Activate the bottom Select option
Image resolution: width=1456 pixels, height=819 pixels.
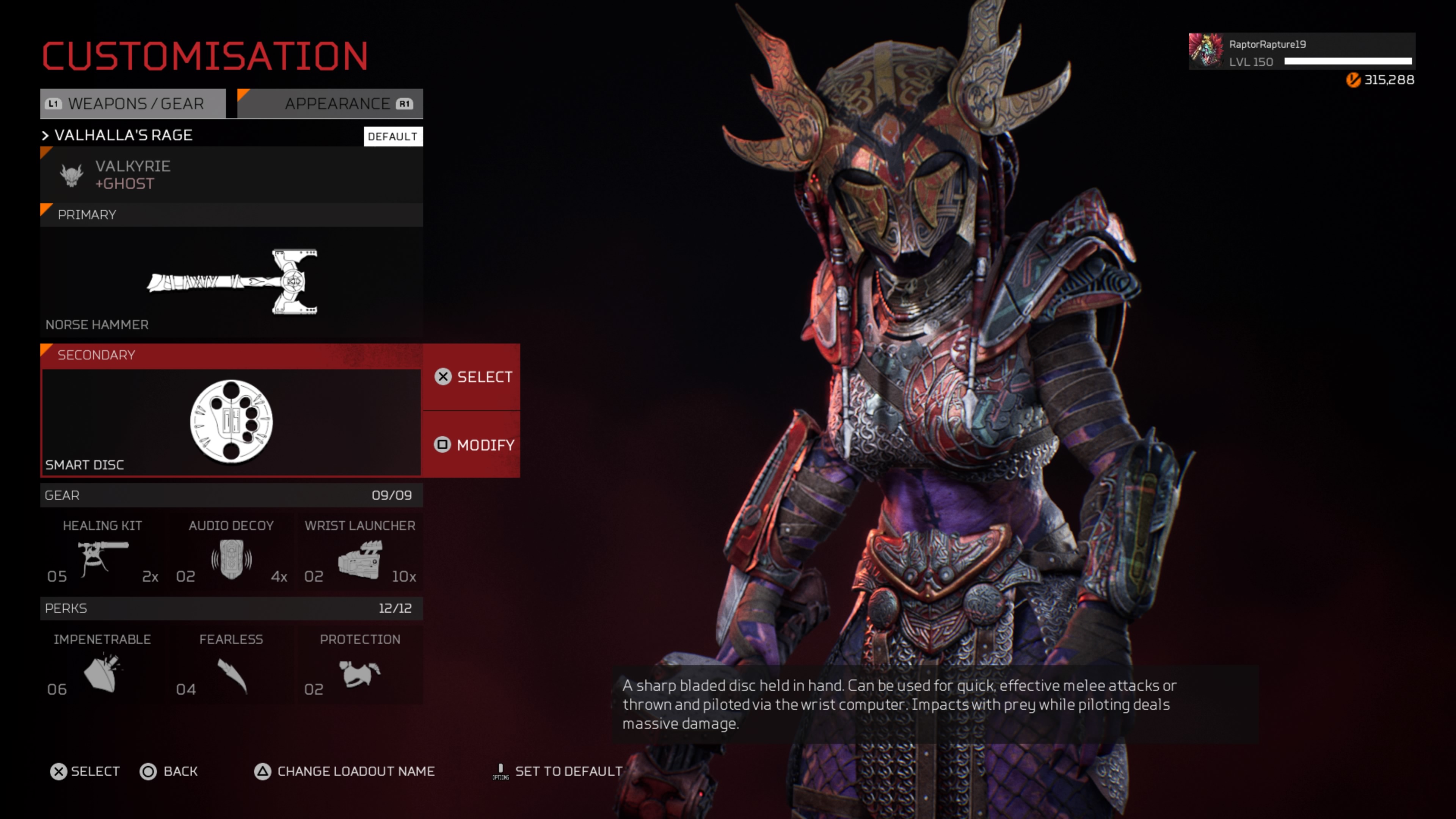85,772
